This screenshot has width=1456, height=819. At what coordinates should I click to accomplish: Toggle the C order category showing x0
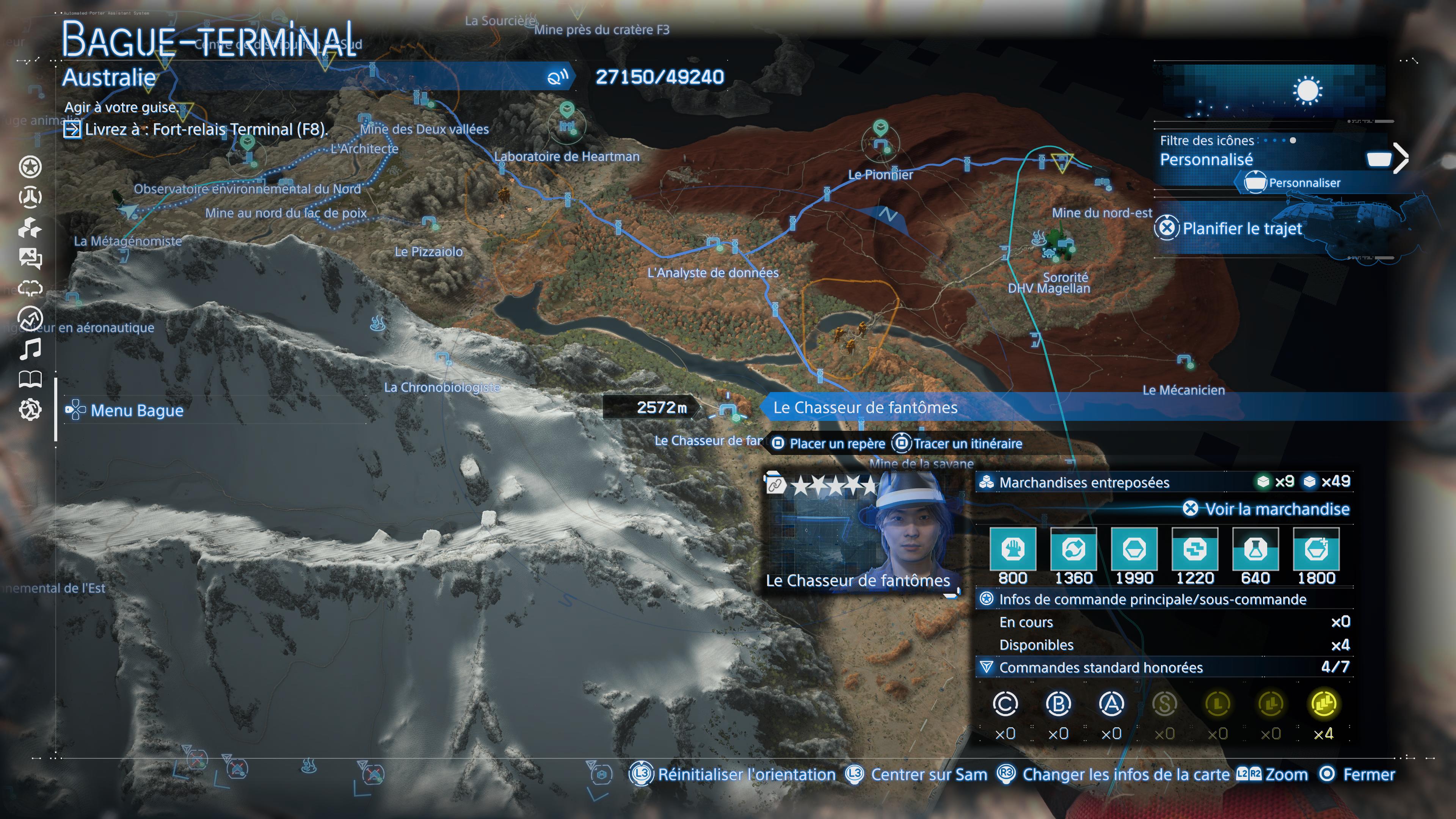click(1006, 704)
